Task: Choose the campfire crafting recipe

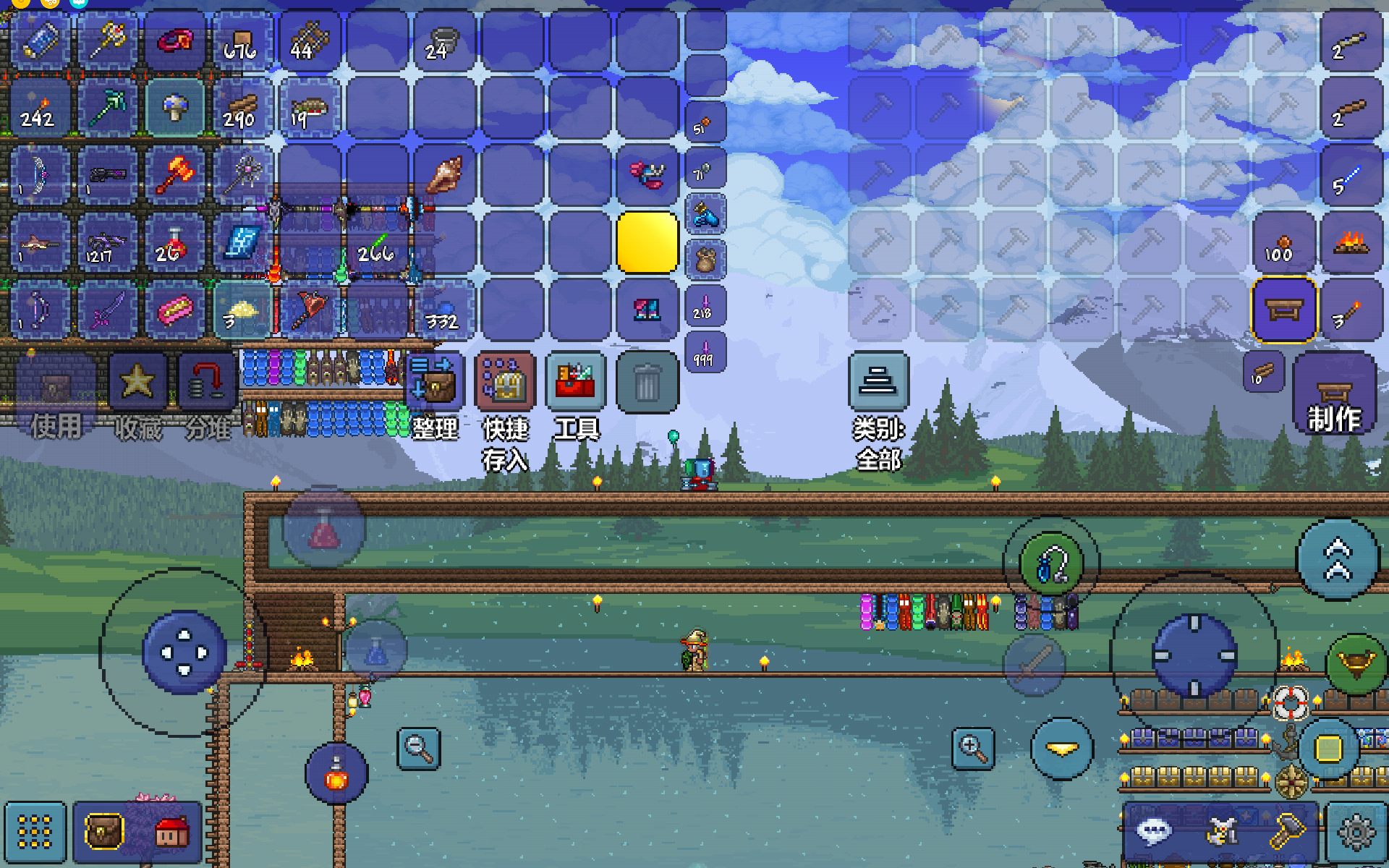Action: point(1351,242)
